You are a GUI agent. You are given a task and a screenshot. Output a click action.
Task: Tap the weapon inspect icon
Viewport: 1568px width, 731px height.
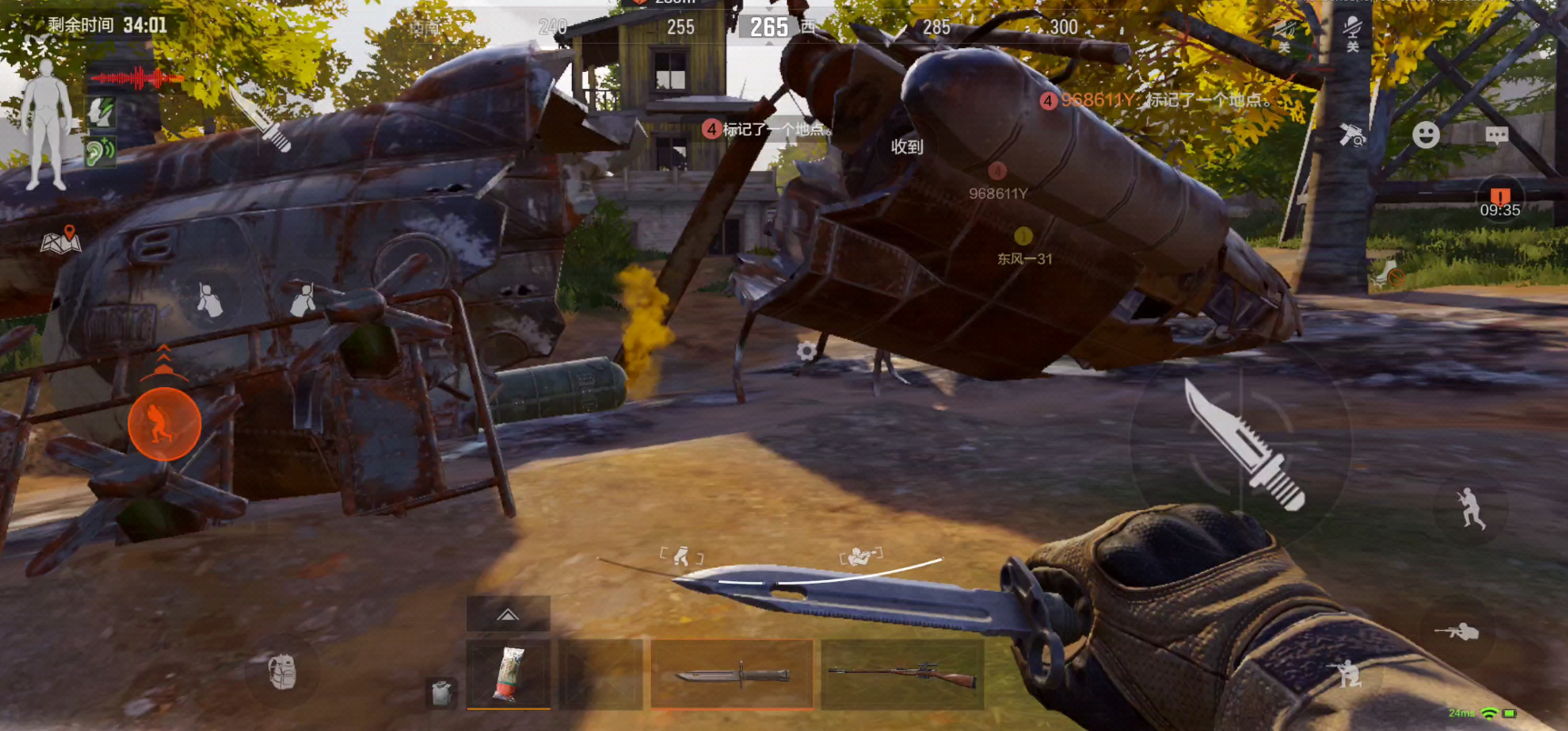coord(1353,135)
